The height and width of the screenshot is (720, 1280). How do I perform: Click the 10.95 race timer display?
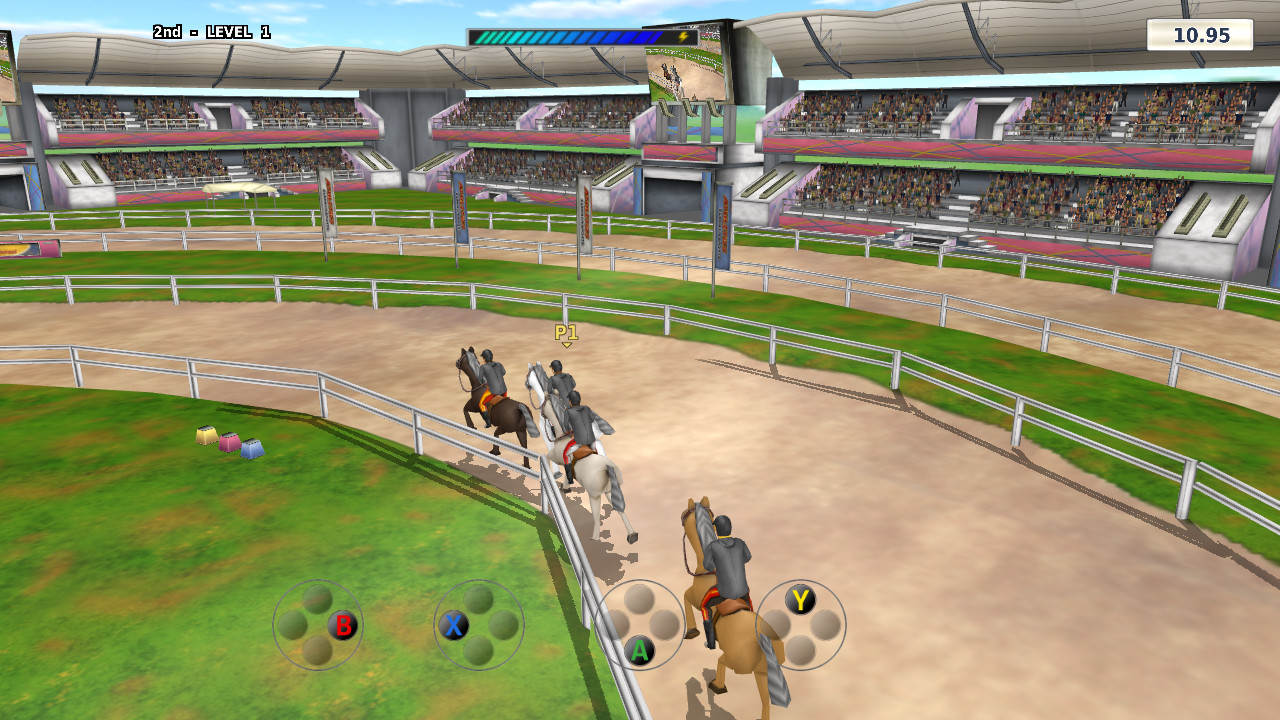click(x=1200, y=37)
